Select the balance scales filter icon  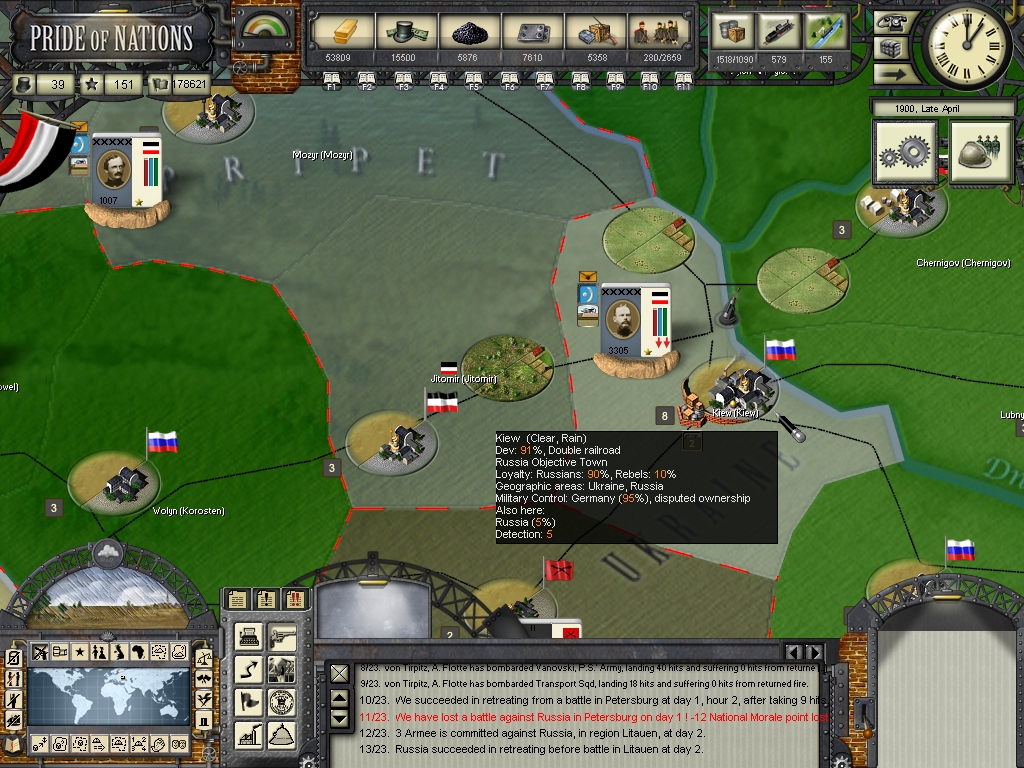point(204,658)
